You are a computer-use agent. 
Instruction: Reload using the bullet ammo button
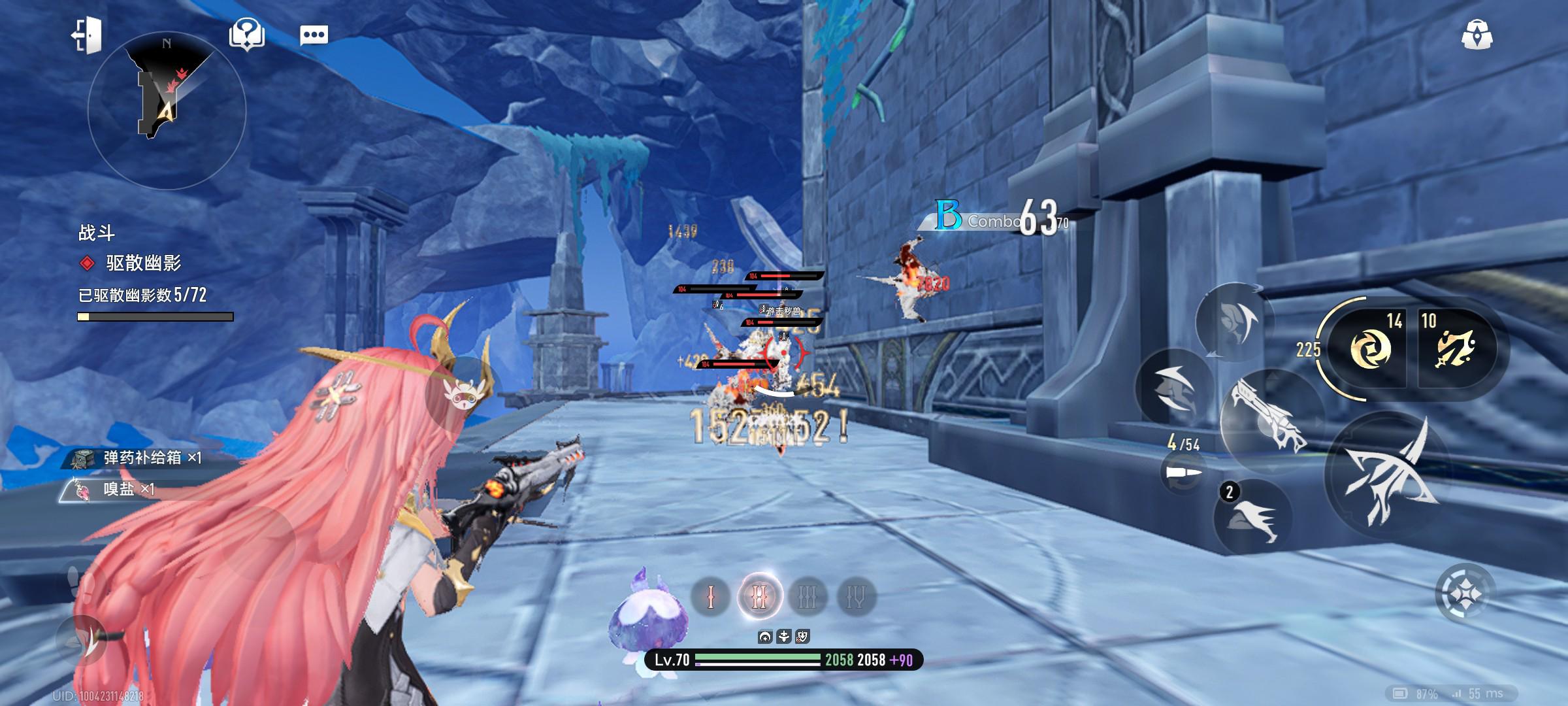pyautogui.click(x=1183, y=471)
